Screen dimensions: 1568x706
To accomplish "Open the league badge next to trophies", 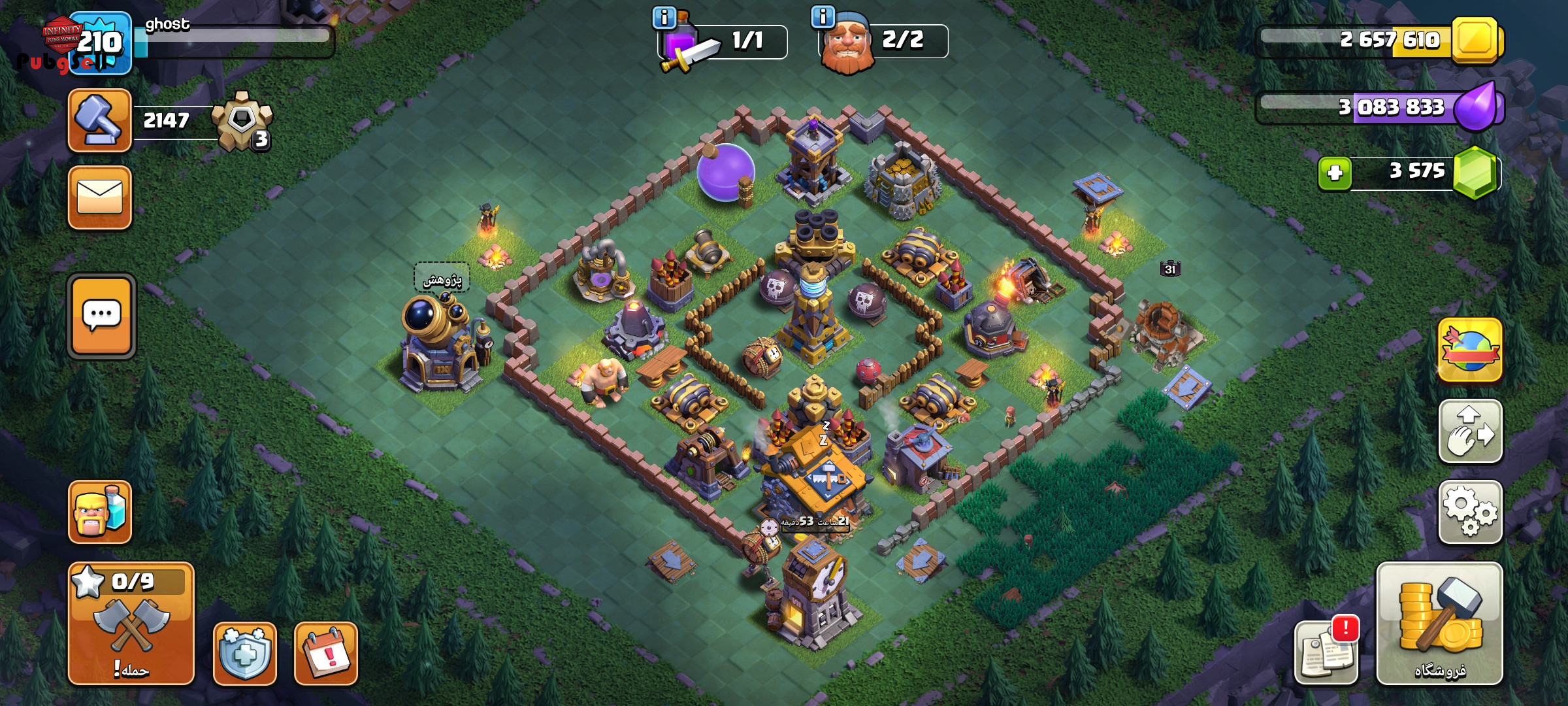I will (242, 122).
